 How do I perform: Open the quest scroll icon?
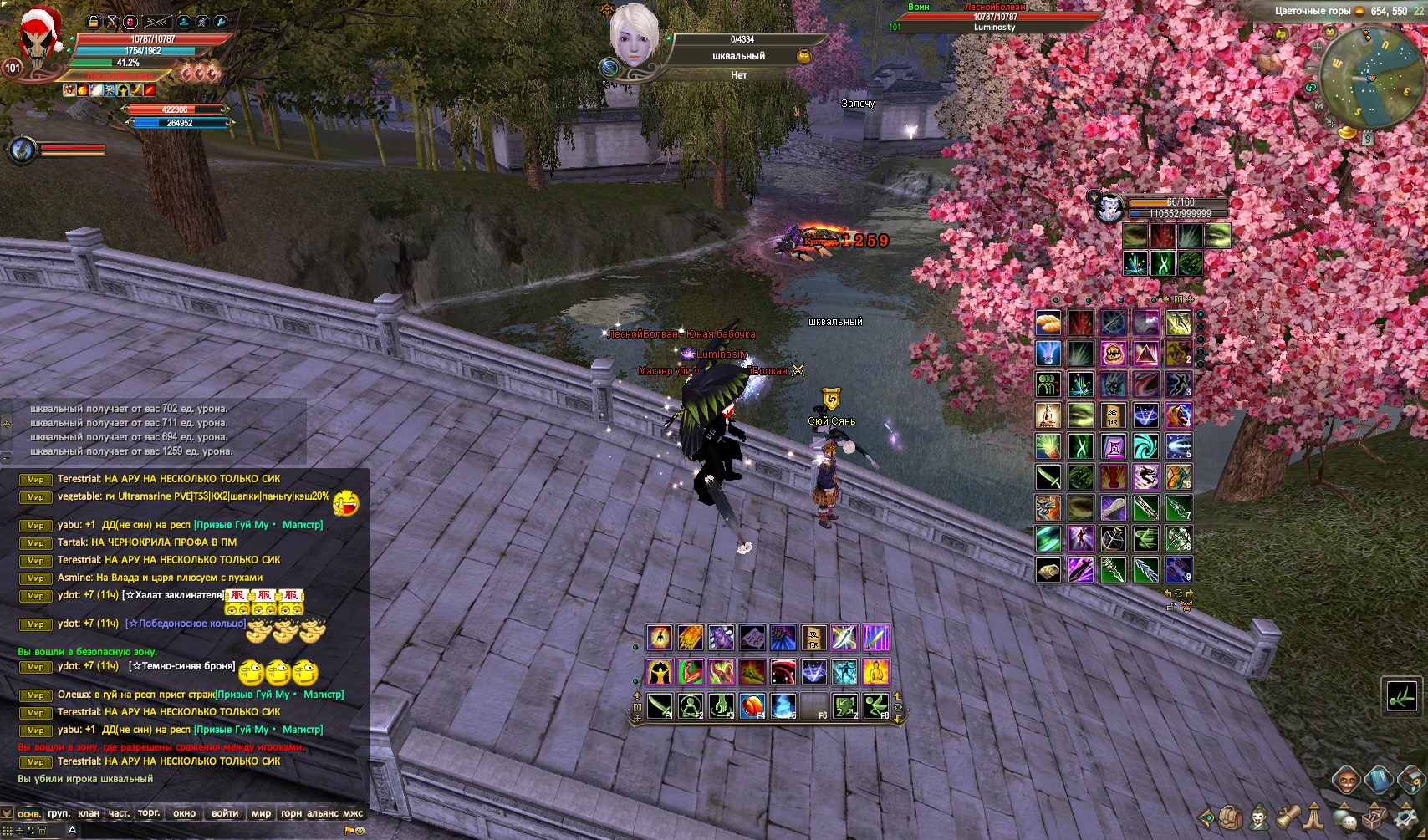(1288, 816)
